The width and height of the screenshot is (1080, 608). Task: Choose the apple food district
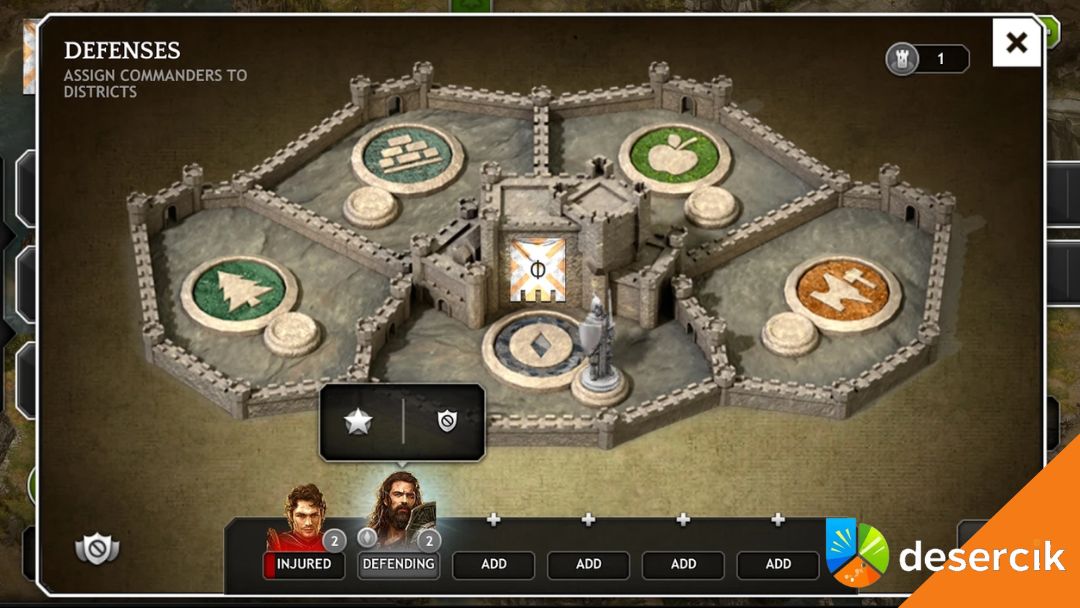674,157
